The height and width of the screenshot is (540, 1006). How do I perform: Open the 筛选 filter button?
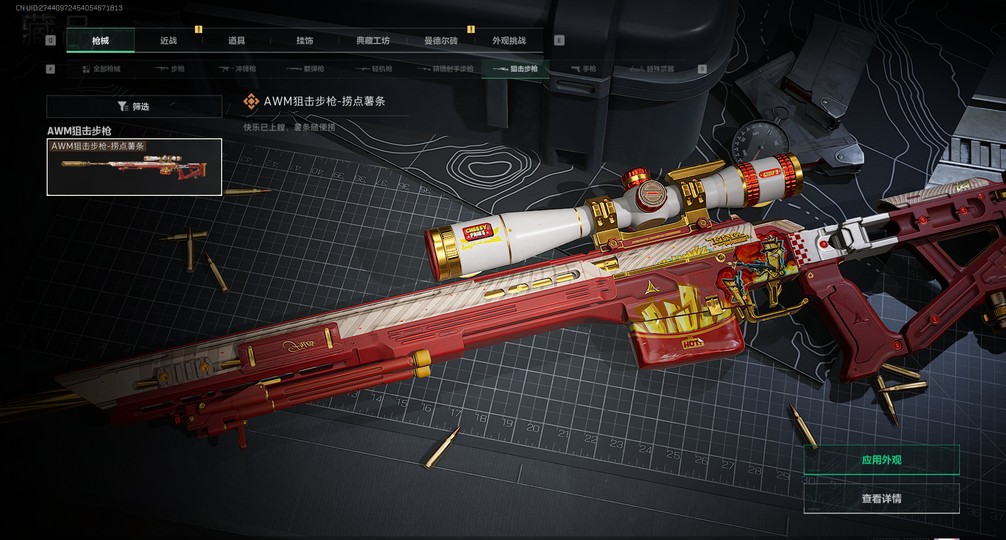(x=134, y=106)
